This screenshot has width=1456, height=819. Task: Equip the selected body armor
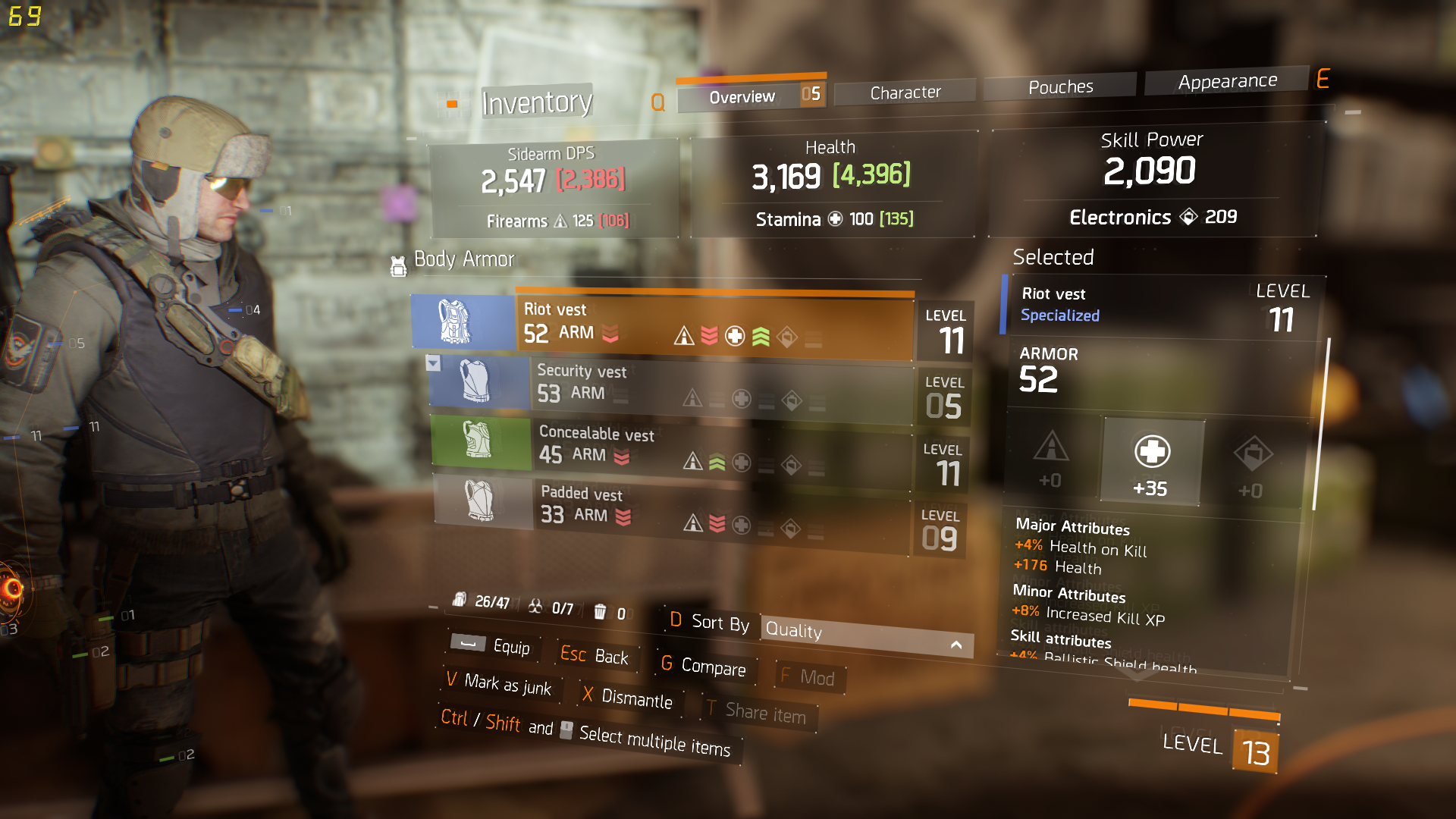[491, 645]
